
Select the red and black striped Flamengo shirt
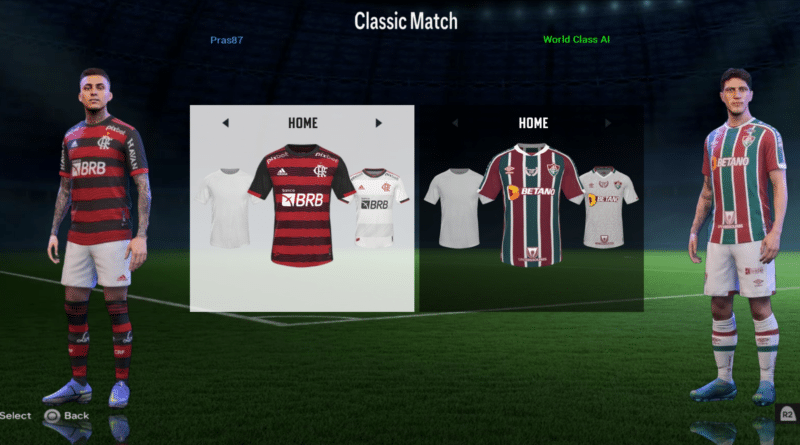302,204
